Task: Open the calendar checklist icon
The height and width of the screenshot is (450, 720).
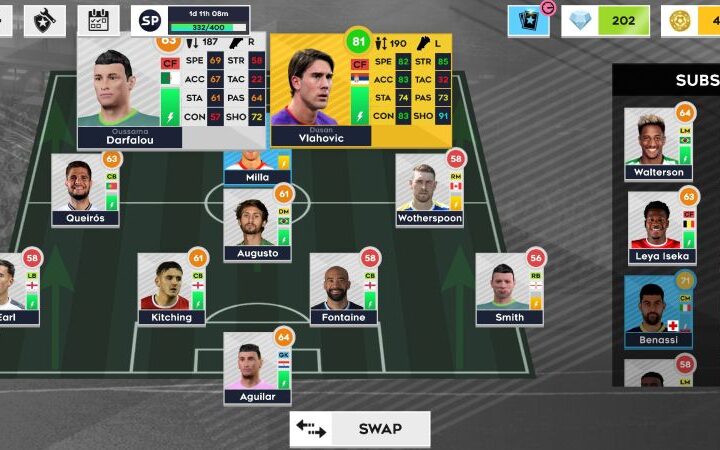Action: (x=98, y=19)
